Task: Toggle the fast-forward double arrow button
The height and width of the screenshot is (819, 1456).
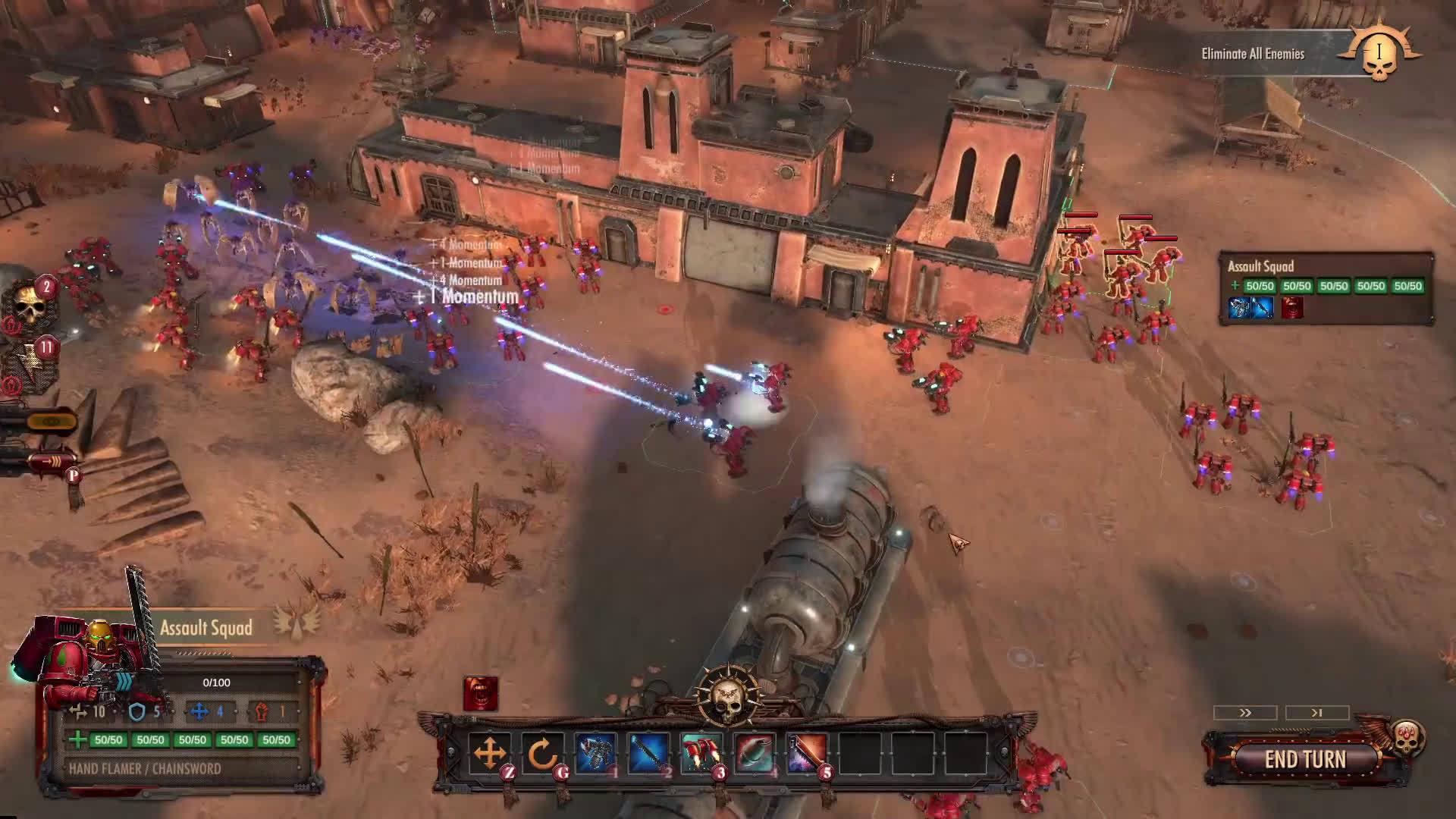Action: (1245, 713)
